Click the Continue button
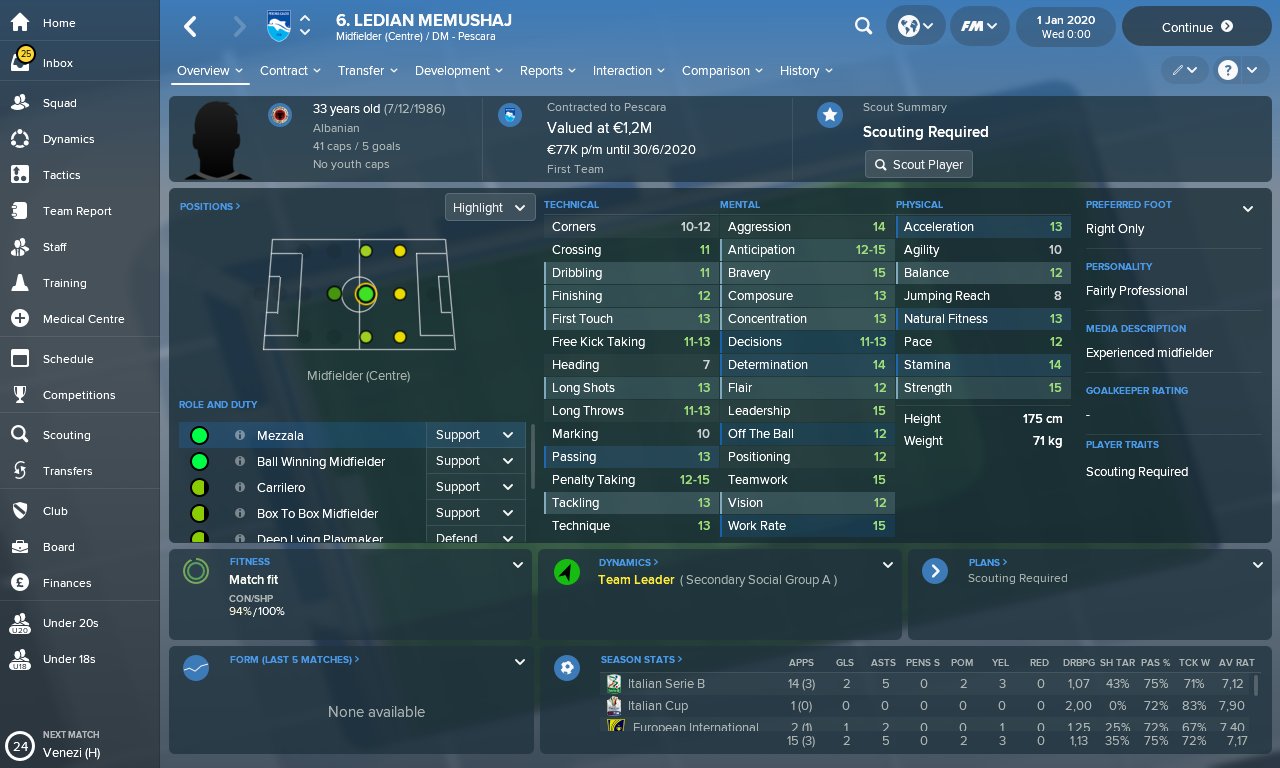 pos(1196,27)
